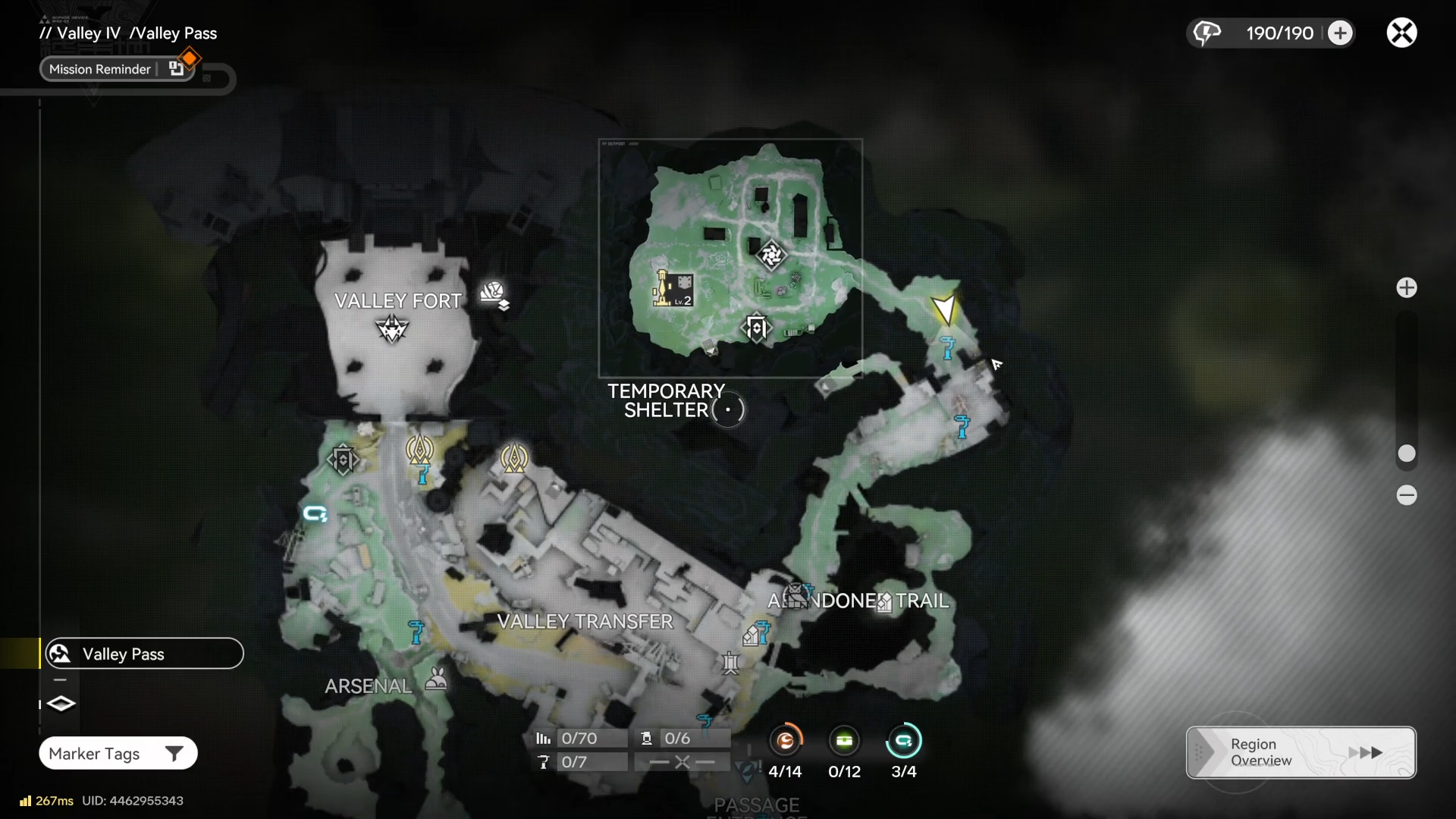The width and height of the screenshot is (1456, 819).
Task: Click the green chest counter icon showing 0/12
Action: coord(844,741)
